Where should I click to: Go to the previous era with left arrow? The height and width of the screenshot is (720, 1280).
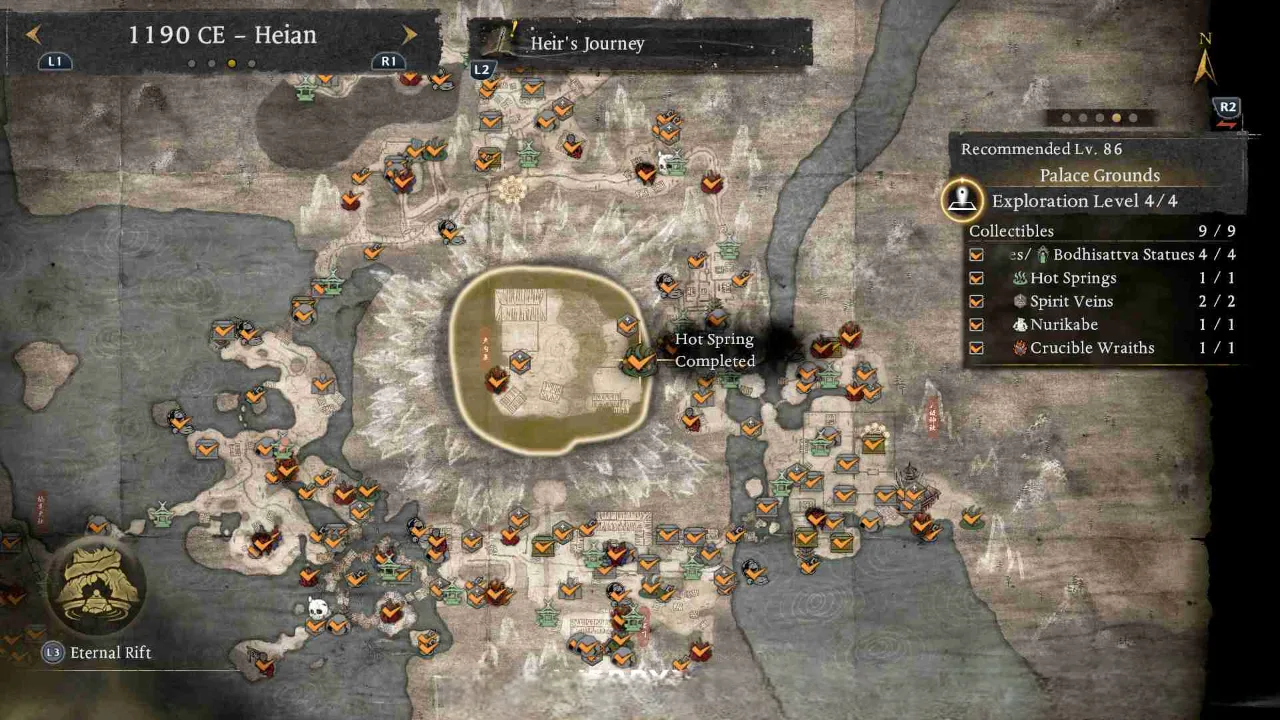point(34,35)
